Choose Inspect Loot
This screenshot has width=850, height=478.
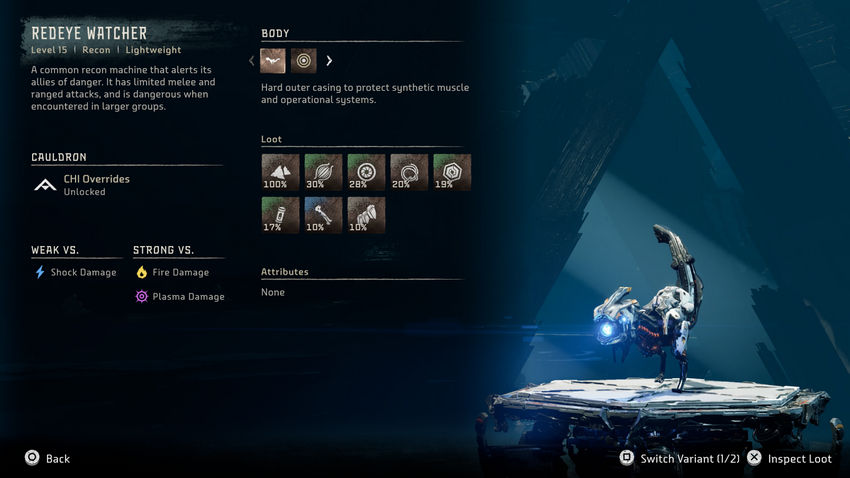(x=792, y=458)
